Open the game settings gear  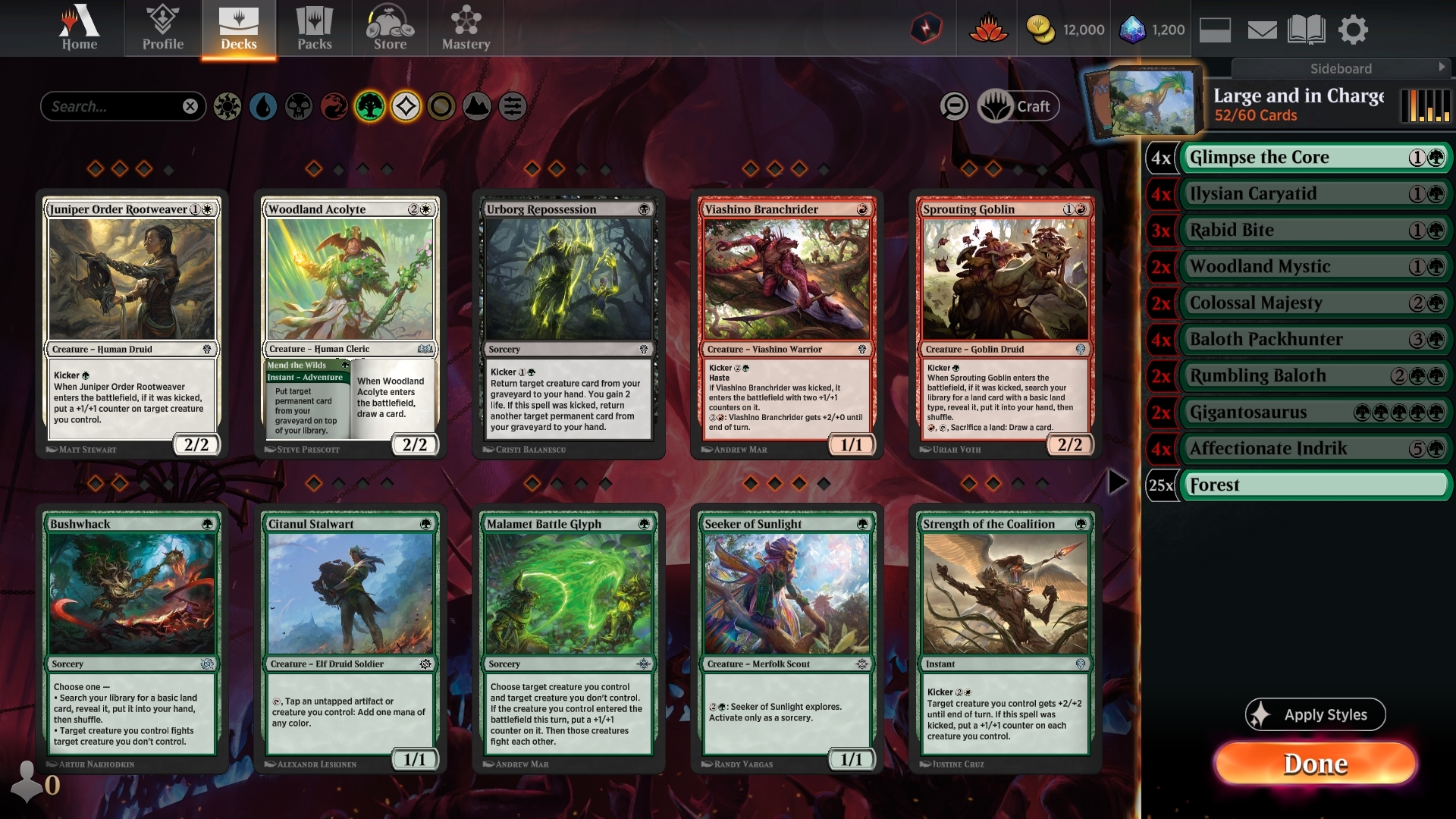(x=1354, y=29)
